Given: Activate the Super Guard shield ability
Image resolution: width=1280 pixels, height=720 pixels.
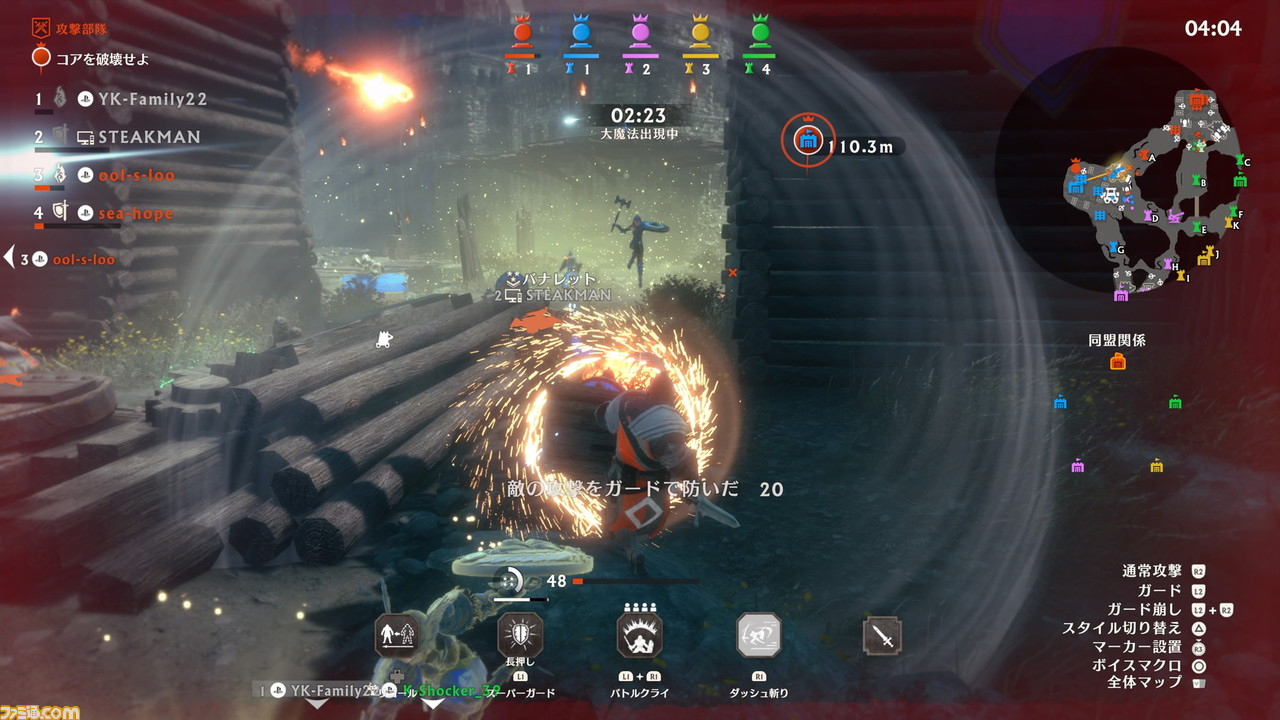Looking at the screenshot, I should tap(520, 635).
